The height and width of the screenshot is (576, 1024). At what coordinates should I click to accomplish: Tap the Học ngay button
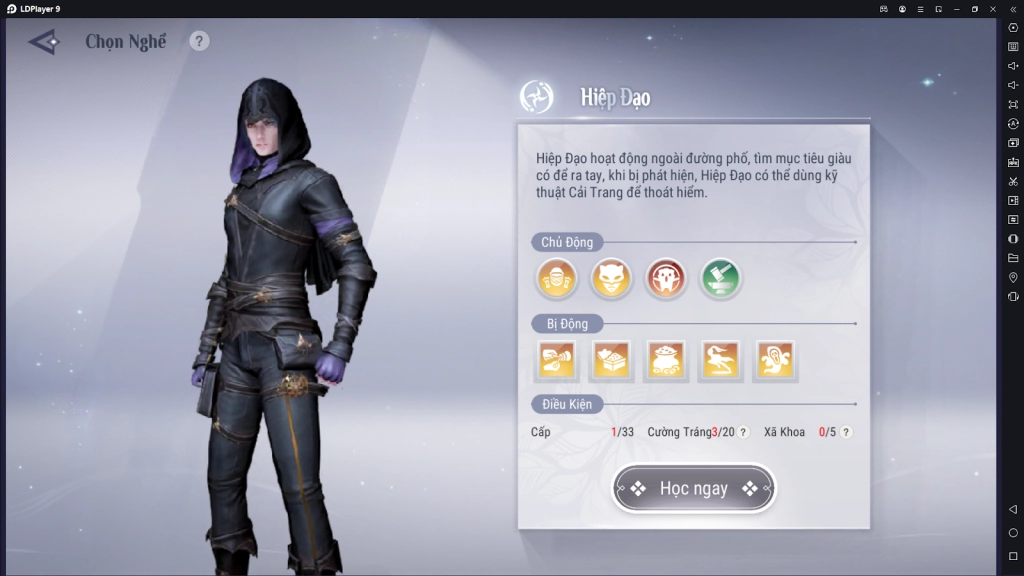click(693, 488)
